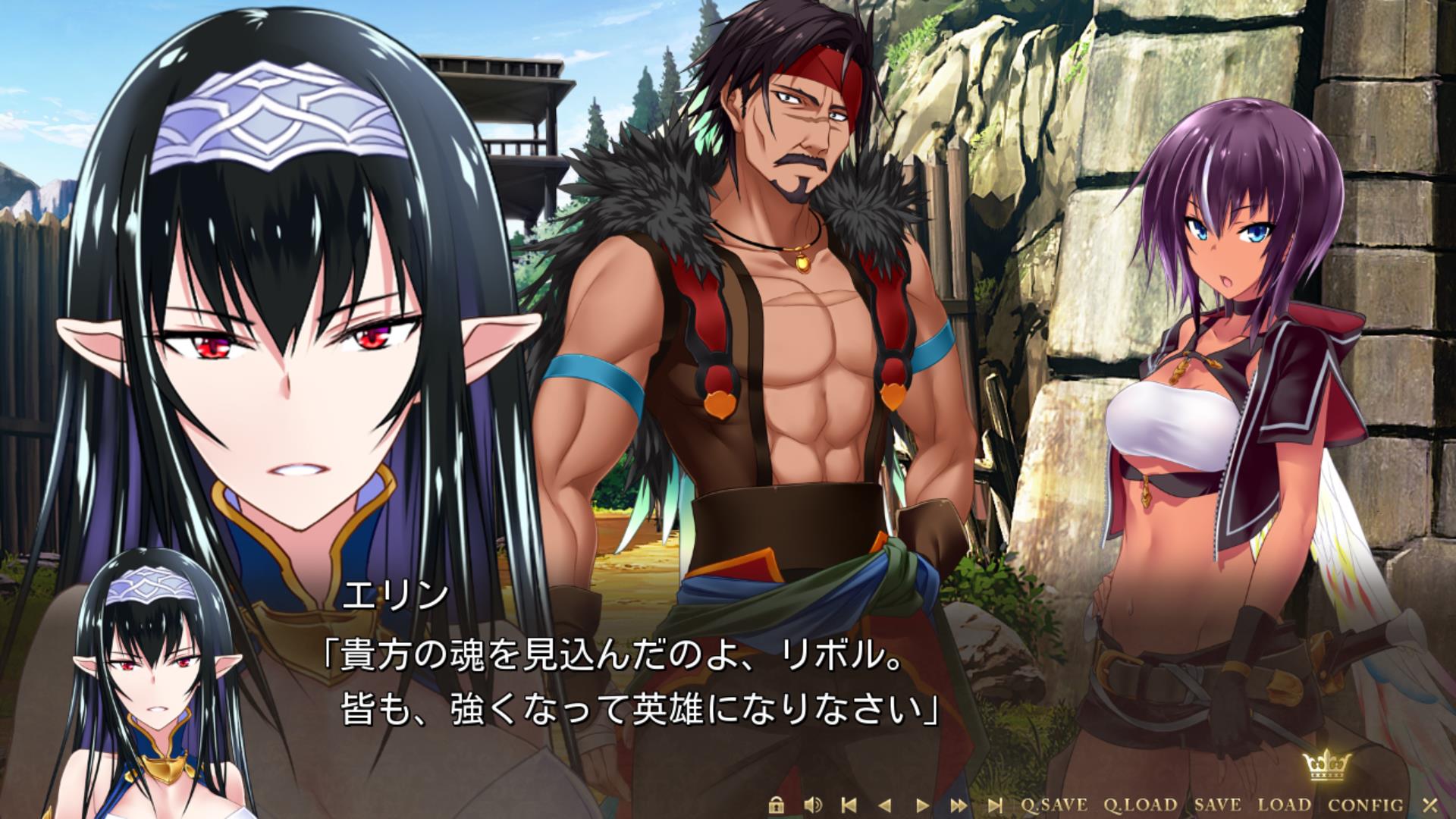Activate fast-forward skip button
Screen dimensions: 1456x819
[959, 805]
